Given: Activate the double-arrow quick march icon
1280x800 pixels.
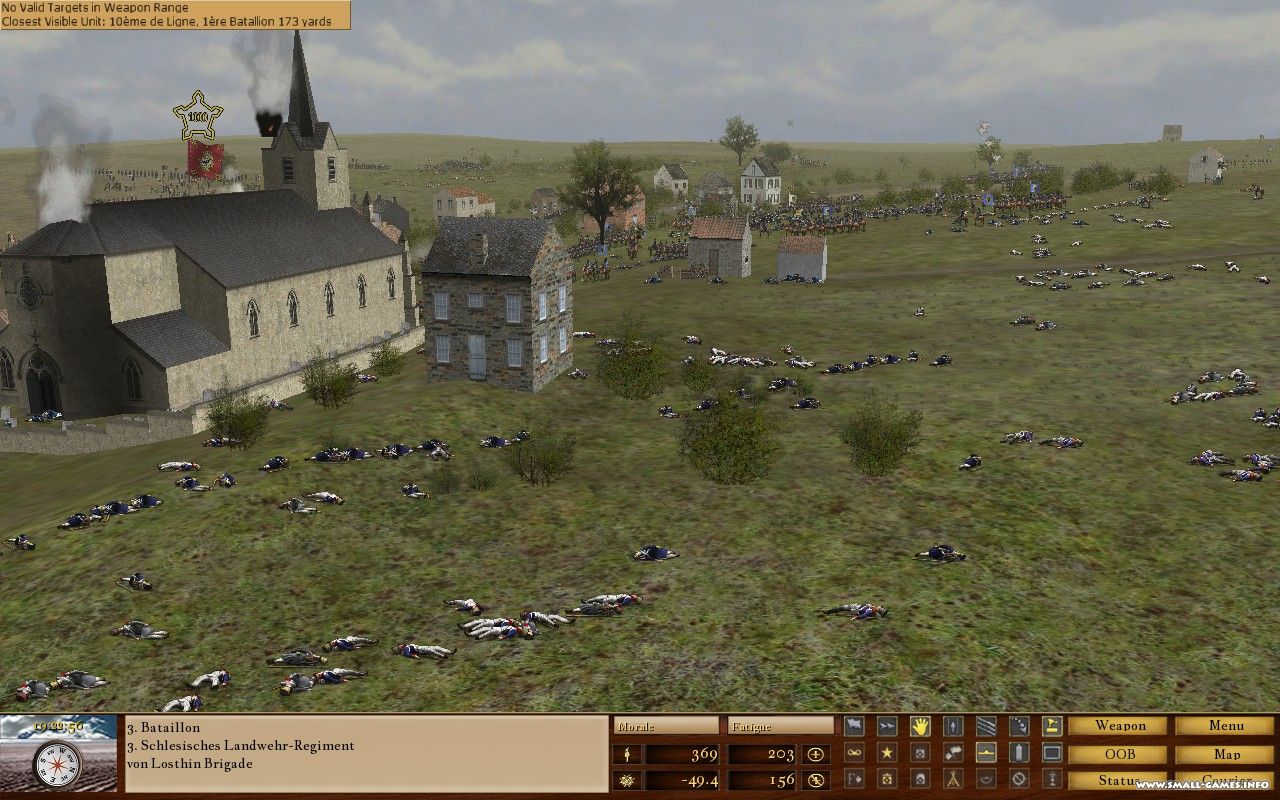Looking at the screenshot, I should 887,726.
